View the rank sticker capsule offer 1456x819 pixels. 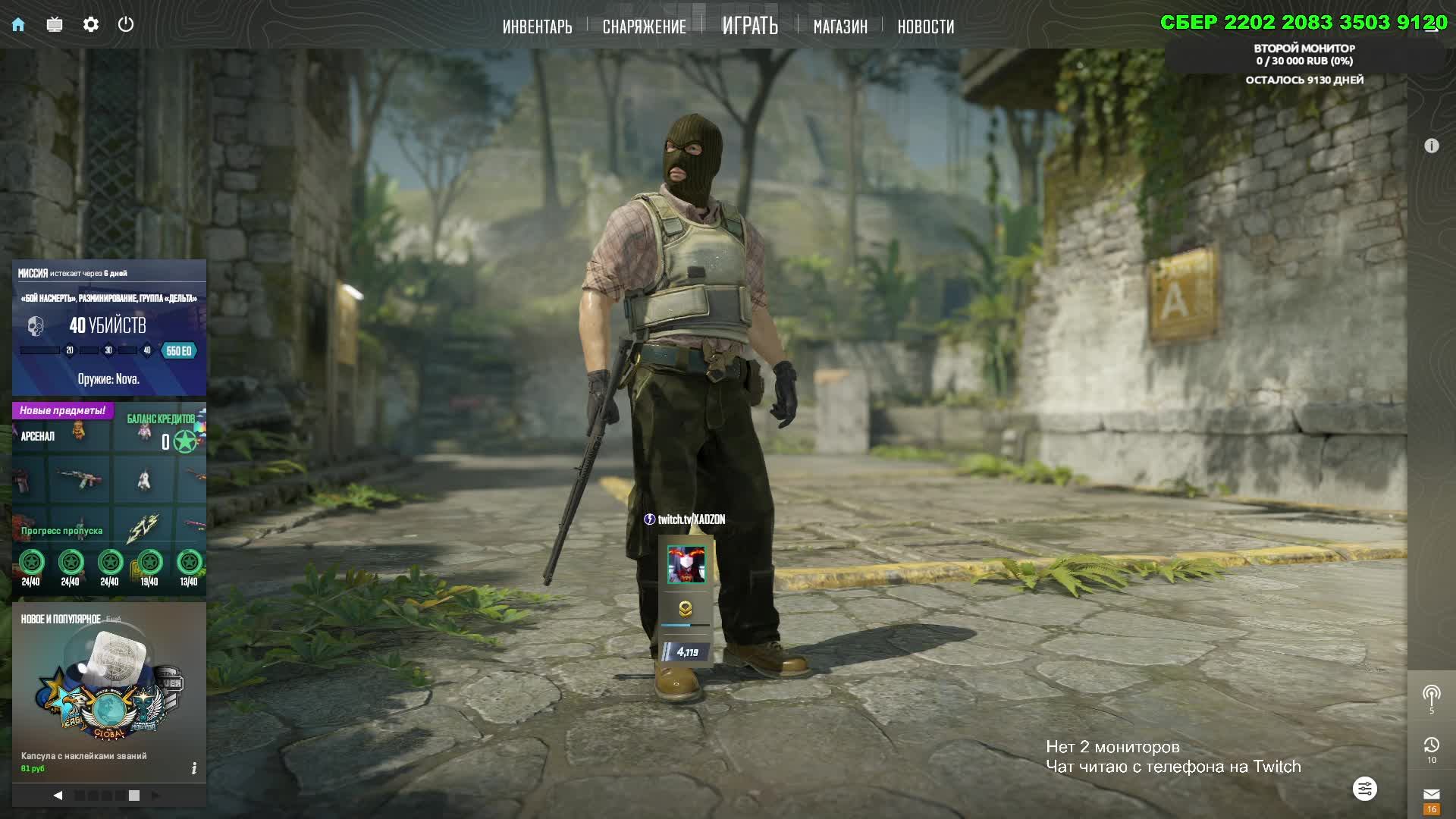point(108,690)
